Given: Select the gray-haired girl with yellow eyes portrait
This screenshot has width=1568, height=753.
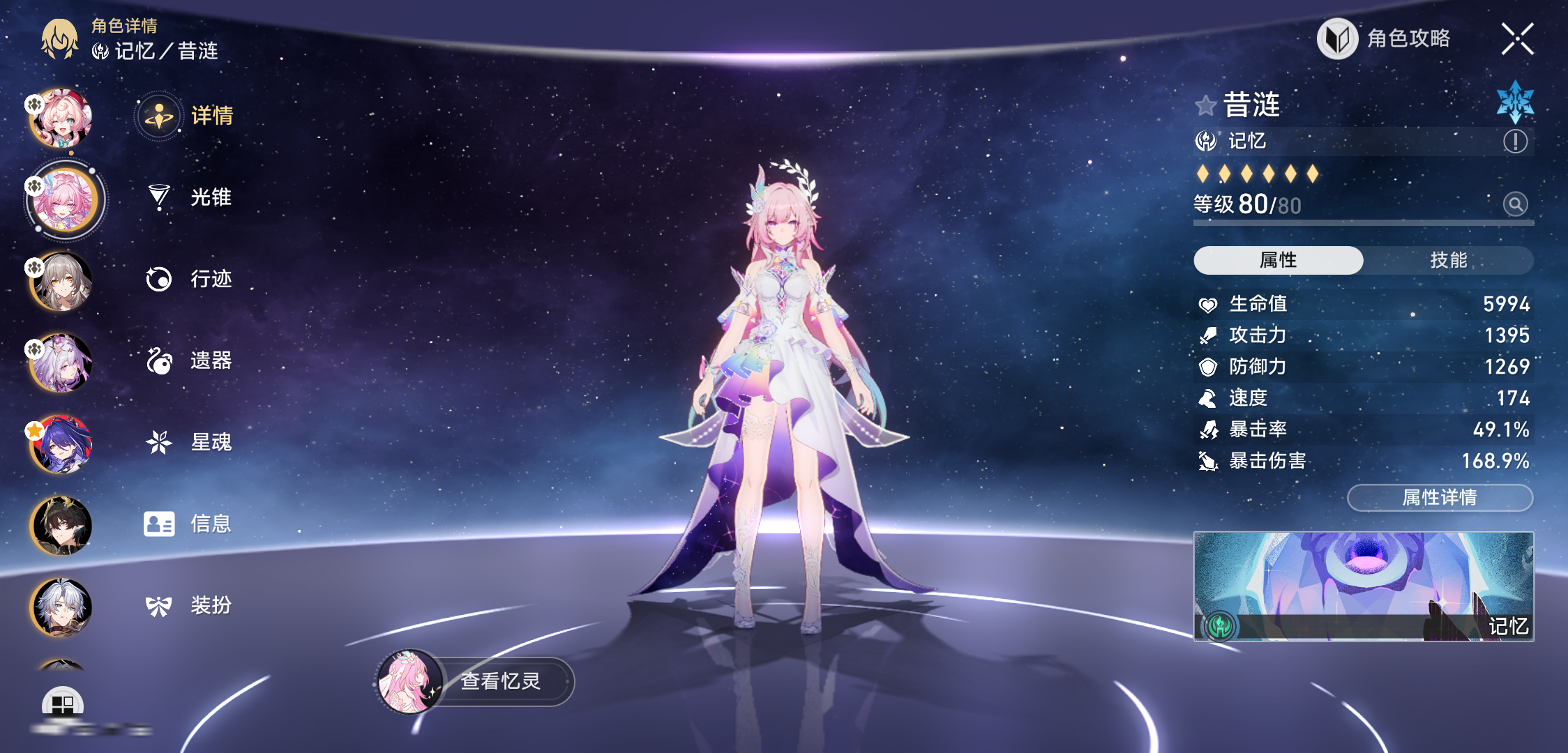Looking at the screenshot, I should click(x=61, y=282).
